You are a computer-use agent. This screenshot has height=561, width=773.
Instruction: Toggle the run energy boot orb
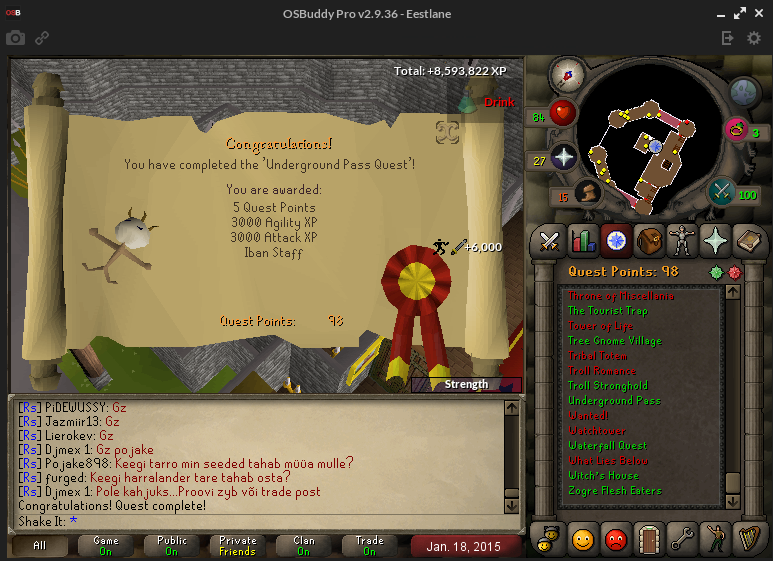(x=589, y=192)
